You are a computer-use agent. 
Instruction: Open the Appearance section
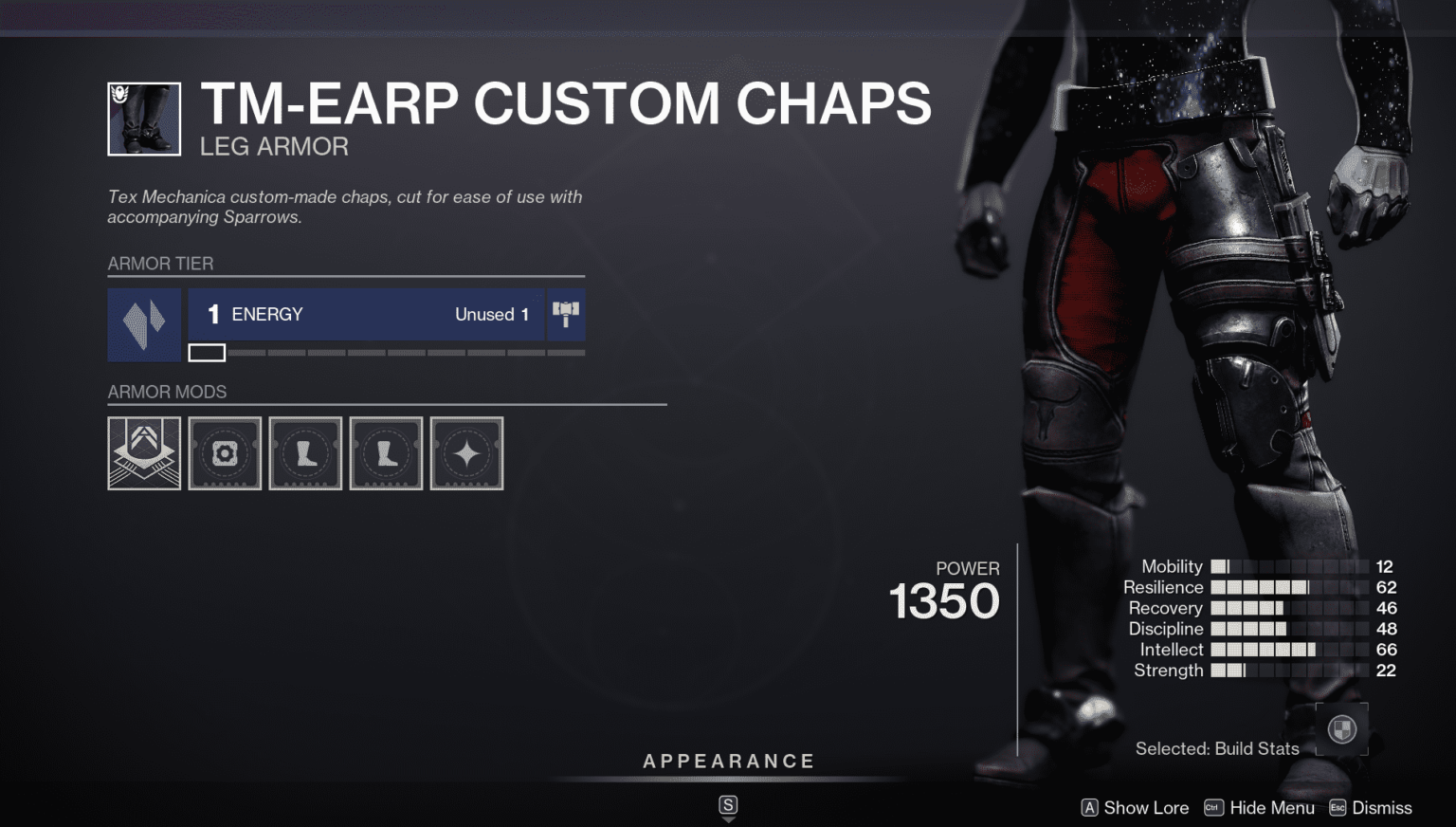tap(728, 762)
